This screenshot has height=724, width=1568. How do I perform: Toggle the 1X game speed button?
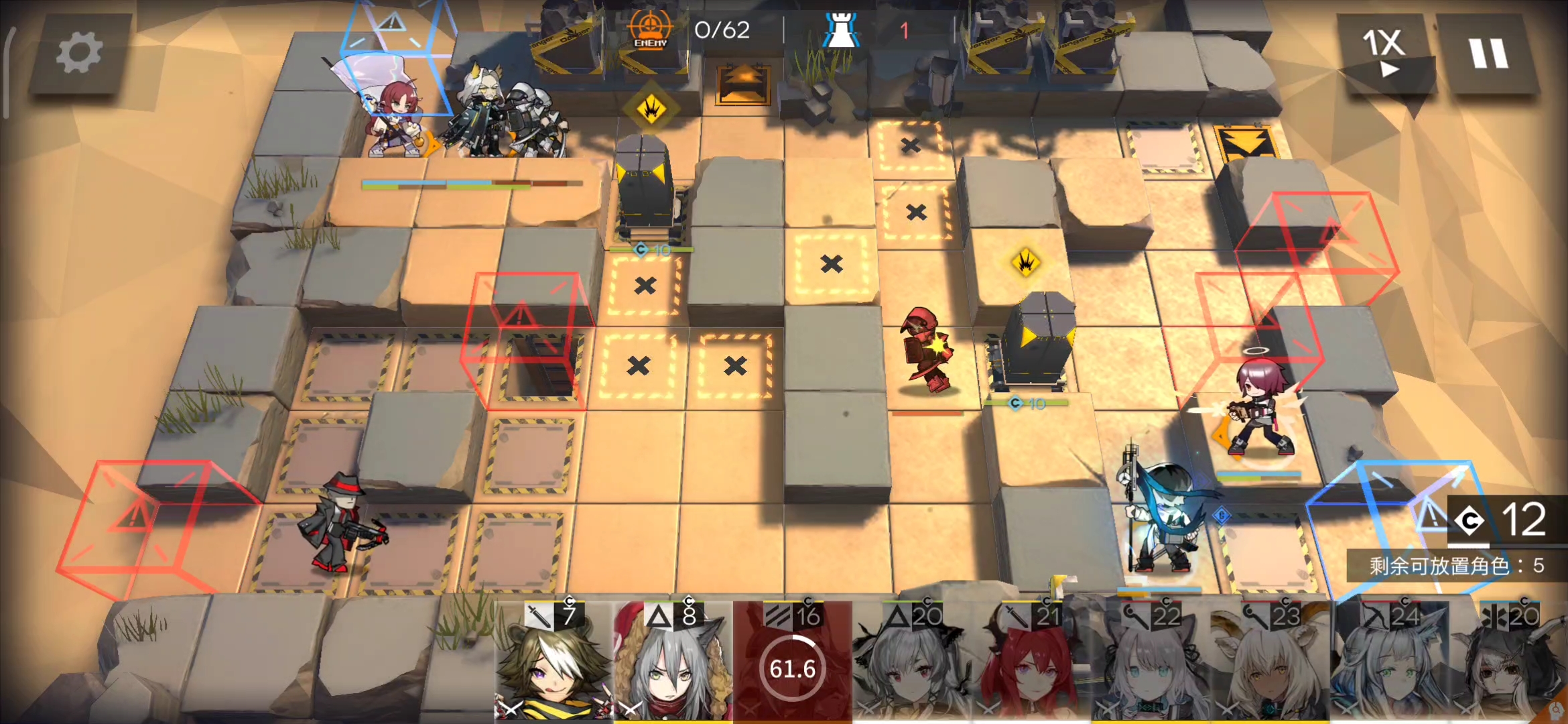point(1384,52)
